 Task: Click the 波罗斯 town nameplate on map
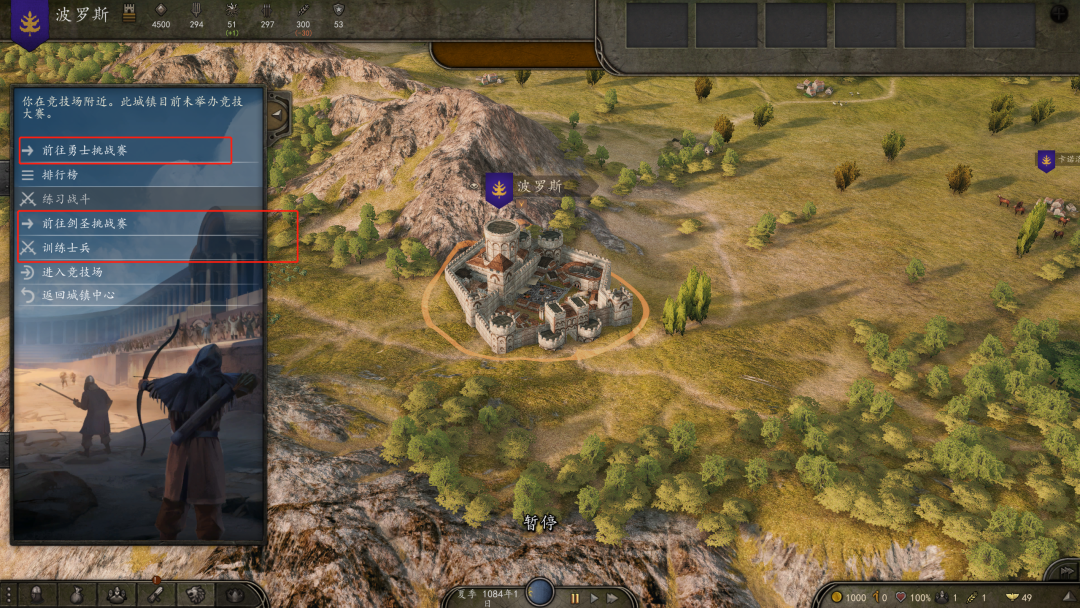[x=540, y=186]
